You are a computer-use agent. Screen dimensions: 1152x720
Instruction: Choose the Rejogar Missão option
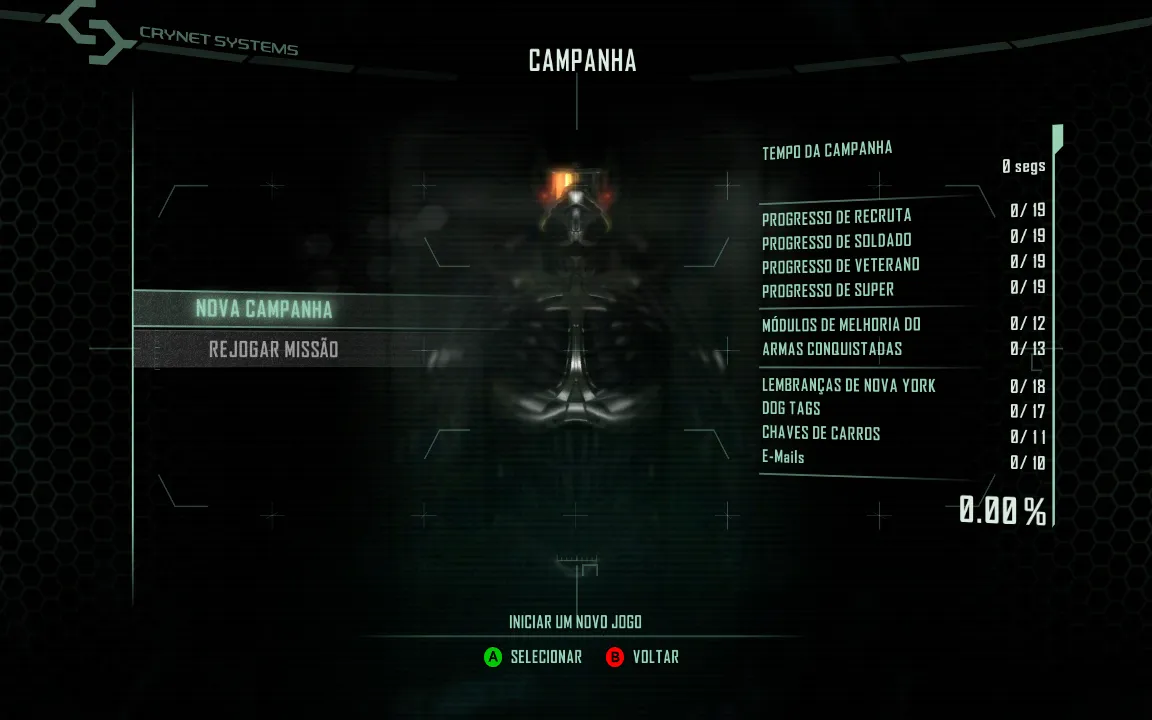[x=273, y=350]
